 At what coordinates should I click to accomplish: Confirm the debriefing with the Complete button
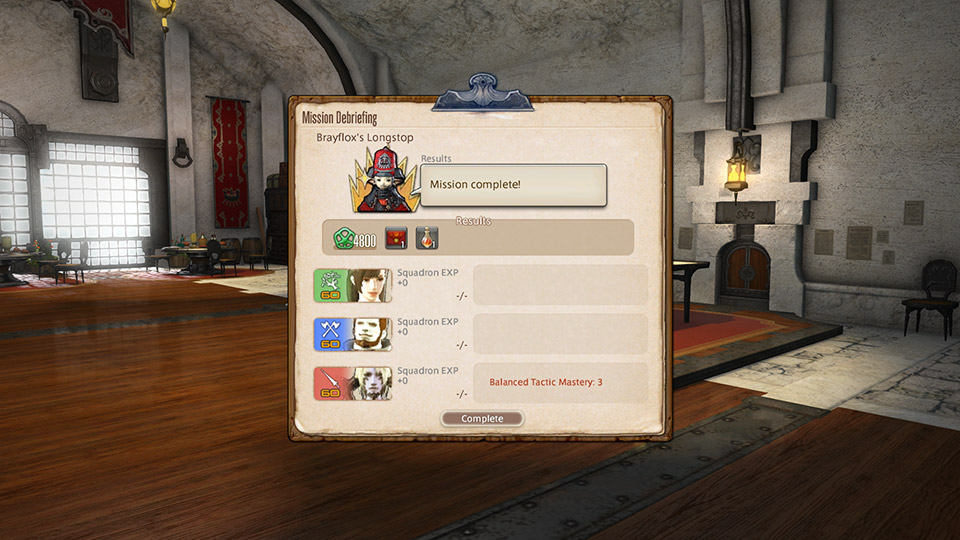tap(482, 418)
